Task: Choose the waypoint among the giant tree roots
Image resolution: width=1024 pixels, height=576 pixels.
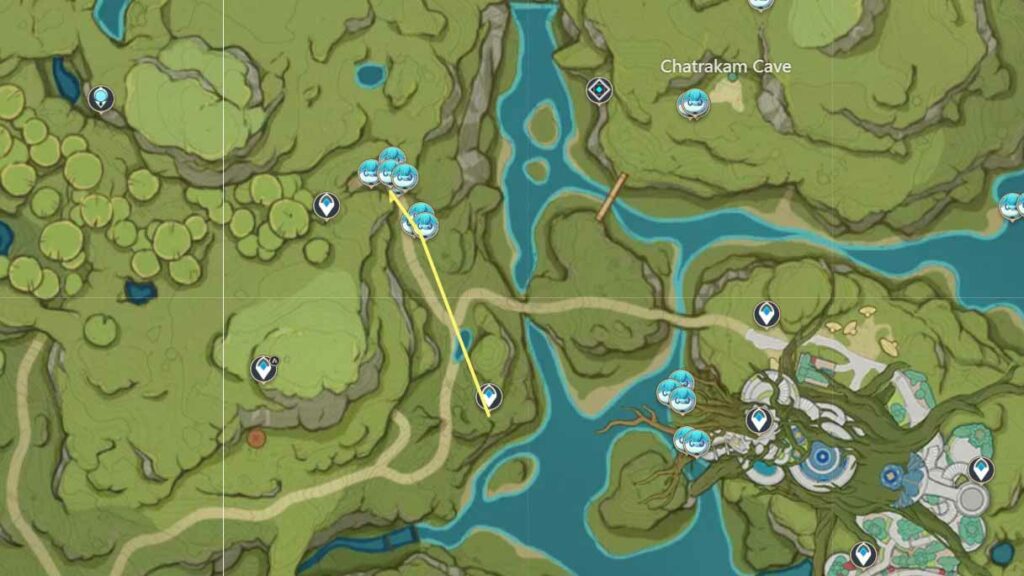Action: point(759,420)
